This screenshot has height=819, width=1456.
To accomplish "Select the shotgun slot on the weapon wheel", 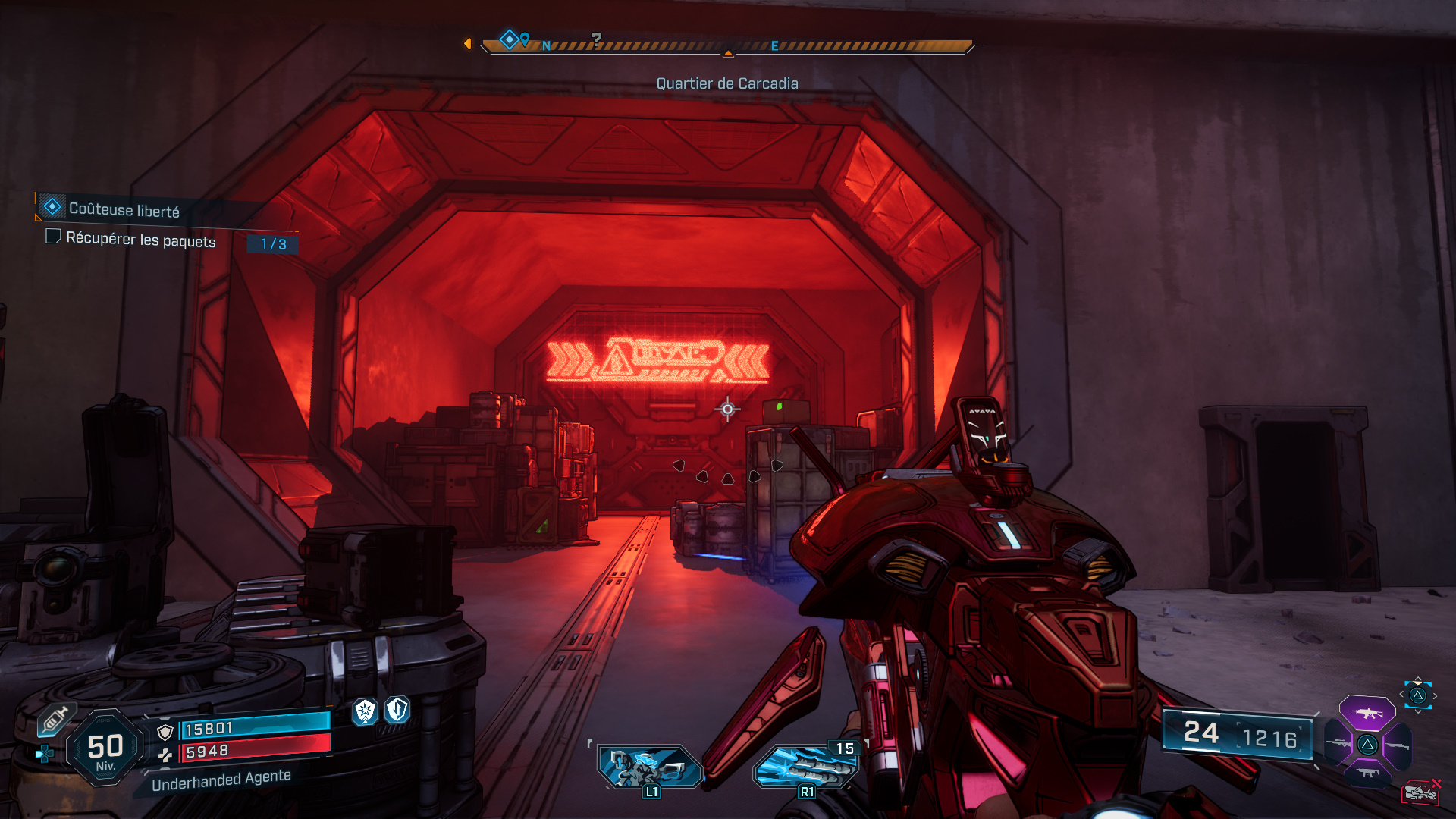I will coord(1397,746).
